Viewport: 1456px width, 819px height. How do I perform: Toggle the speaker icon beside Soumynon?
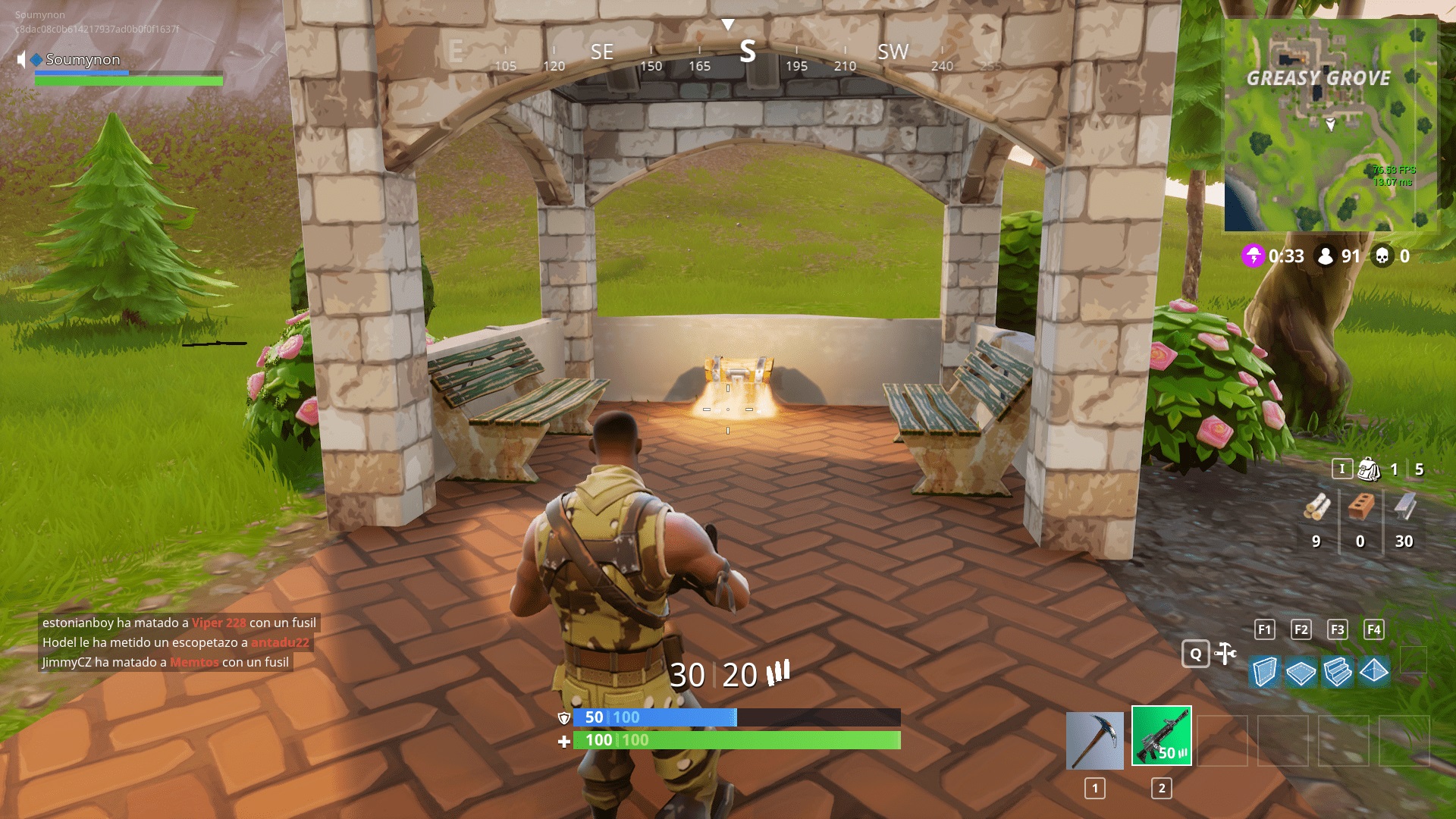coord(20,59)
